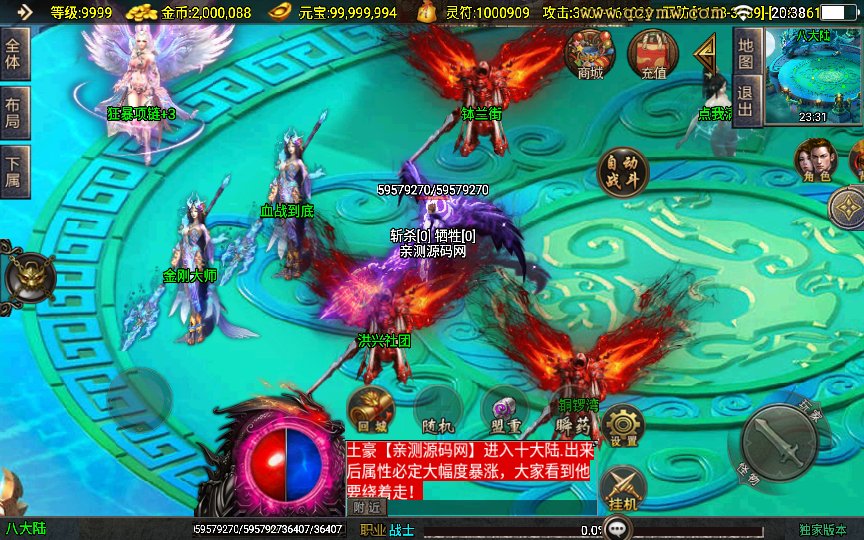The height and width of the screenshot is (540, 864).
Task: Select the 布局 tab
Action: (14, 113)
